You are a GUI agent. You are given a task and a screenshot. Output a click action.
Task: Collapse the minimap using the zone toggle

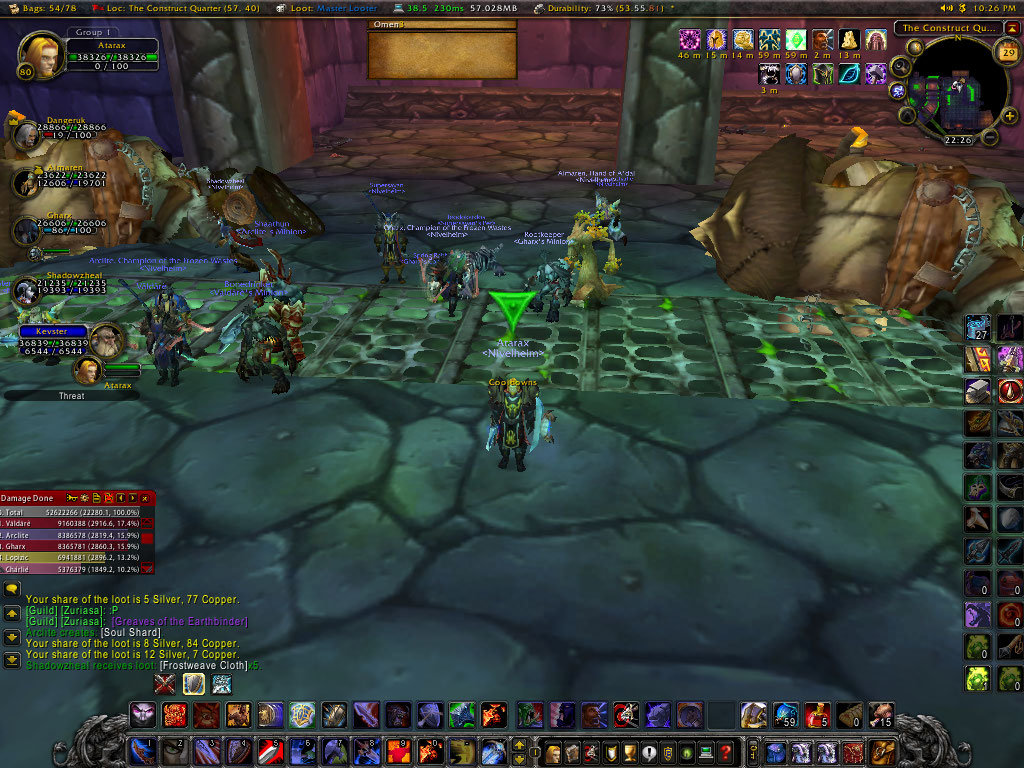click(x=1014, y=28)
